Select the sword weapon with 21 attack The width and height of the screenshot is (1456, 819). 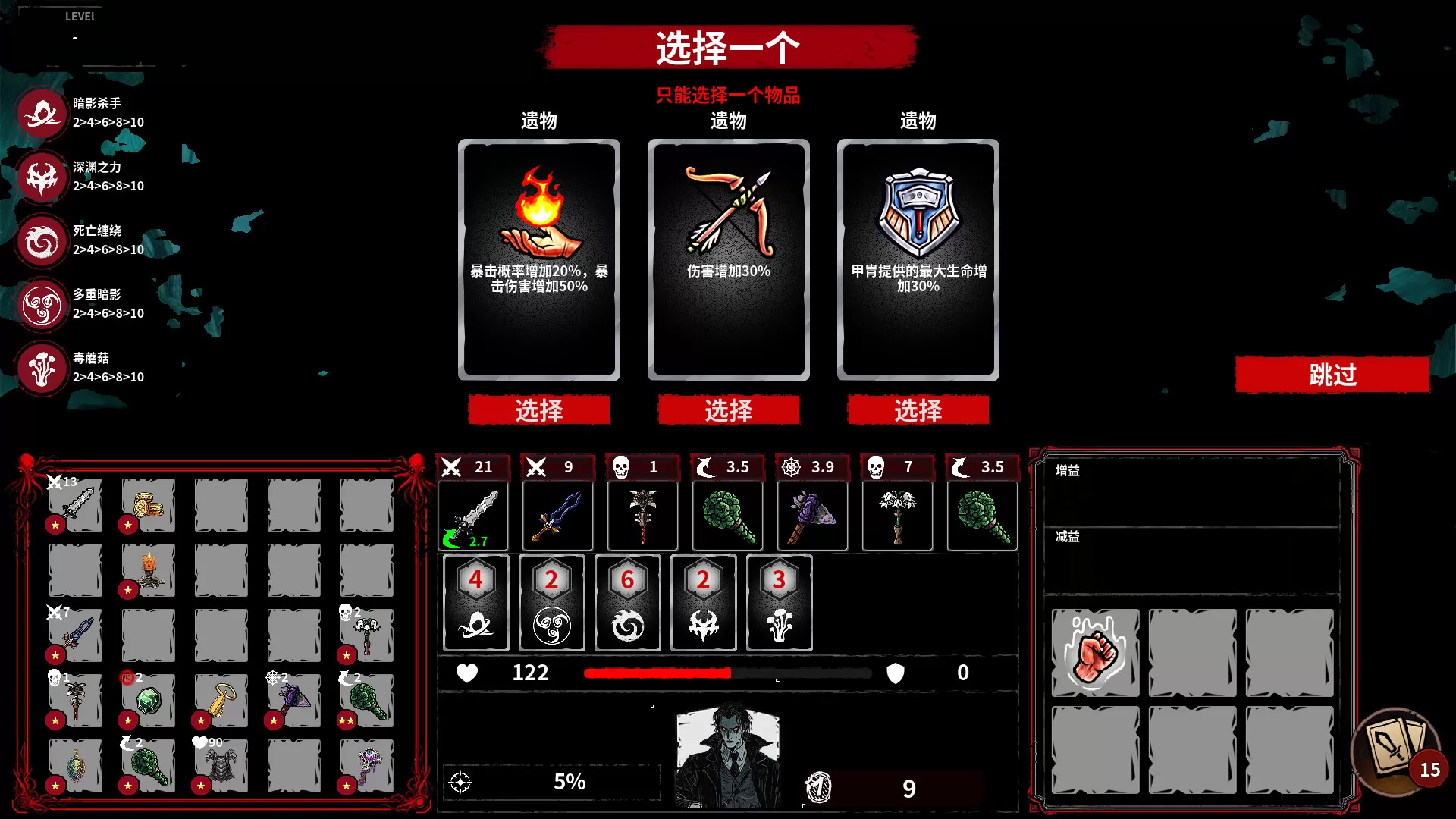[x=475, y=516]
